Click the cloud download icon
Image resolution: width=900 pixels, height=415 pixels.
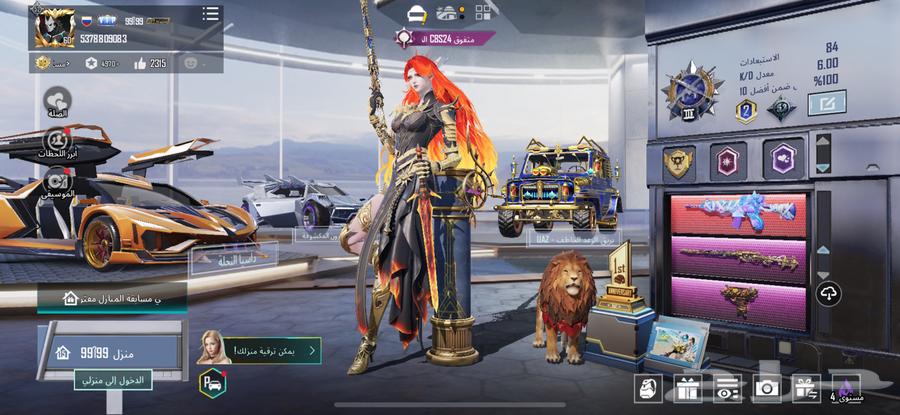tap(829, 293)
